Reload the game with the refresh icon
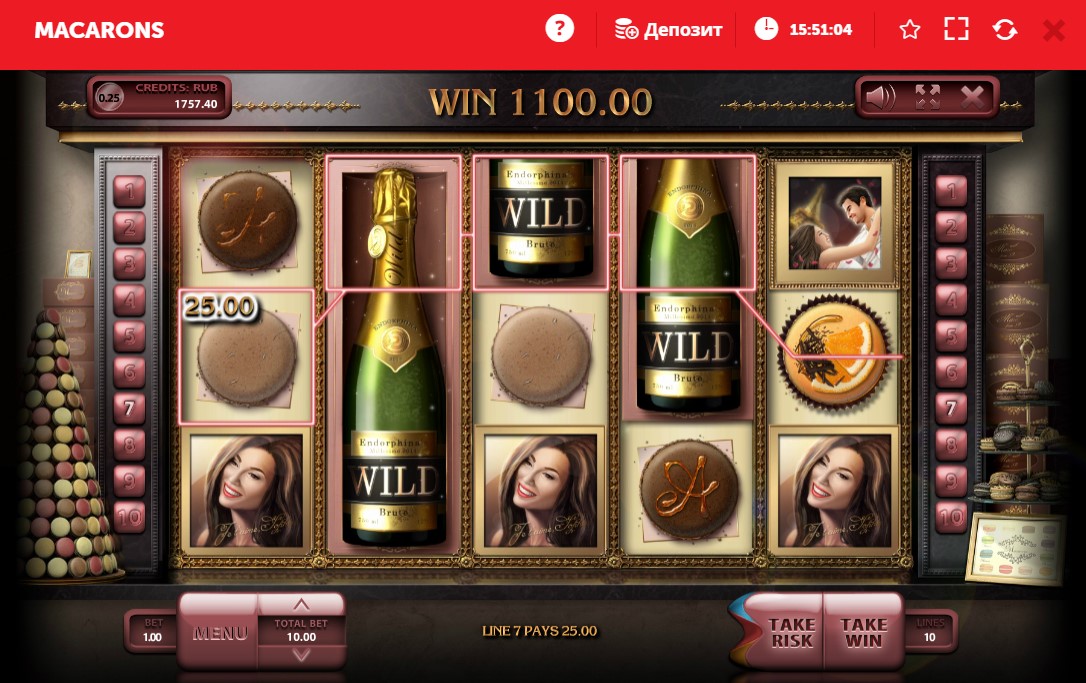This screenshot has height=683, width=1086. pos(1004,30)
